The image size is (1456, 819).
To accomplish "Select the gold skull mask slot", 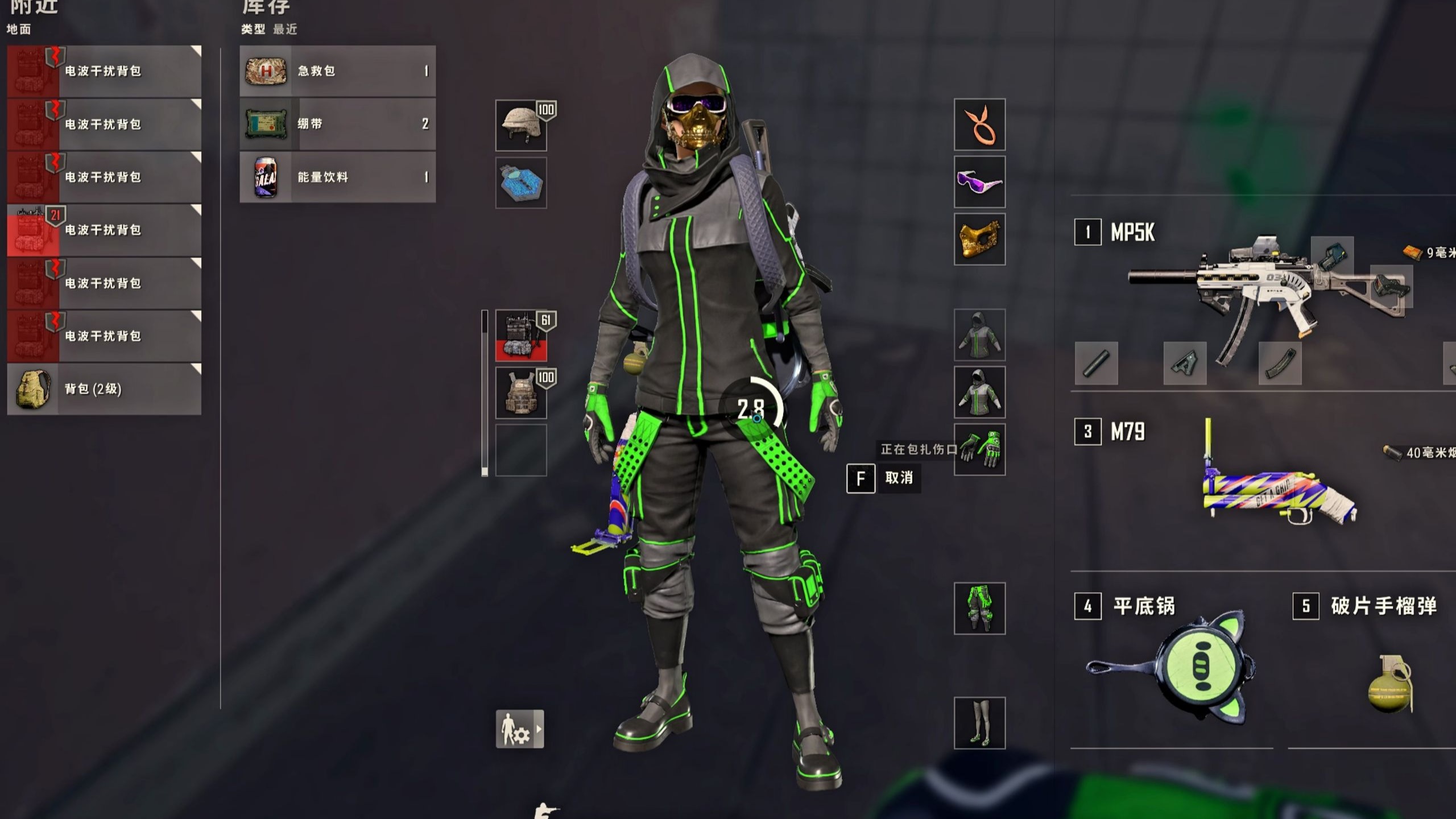I will 979,239.
